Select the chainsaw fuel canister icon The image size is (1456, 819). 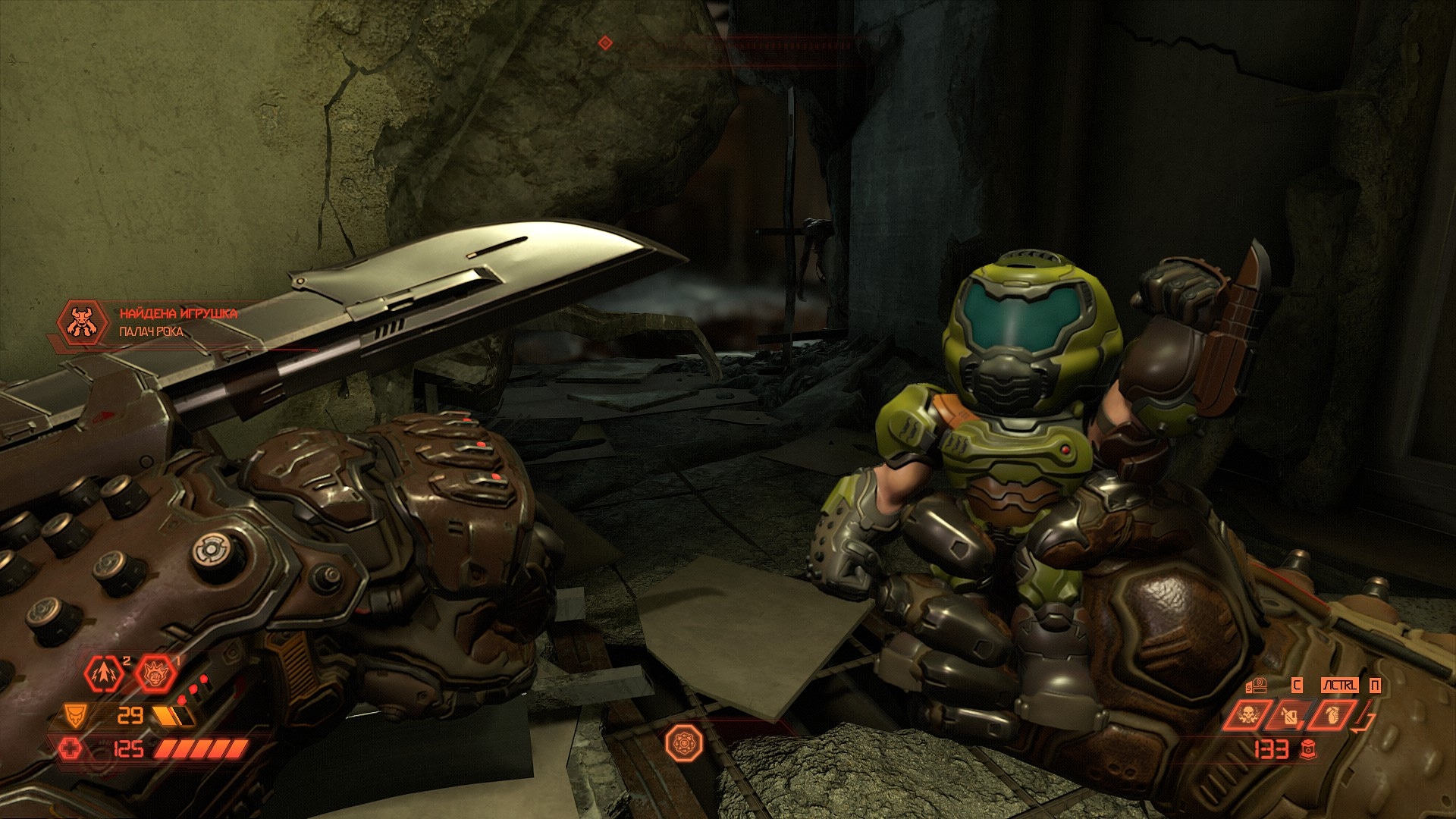[1289, 715]
